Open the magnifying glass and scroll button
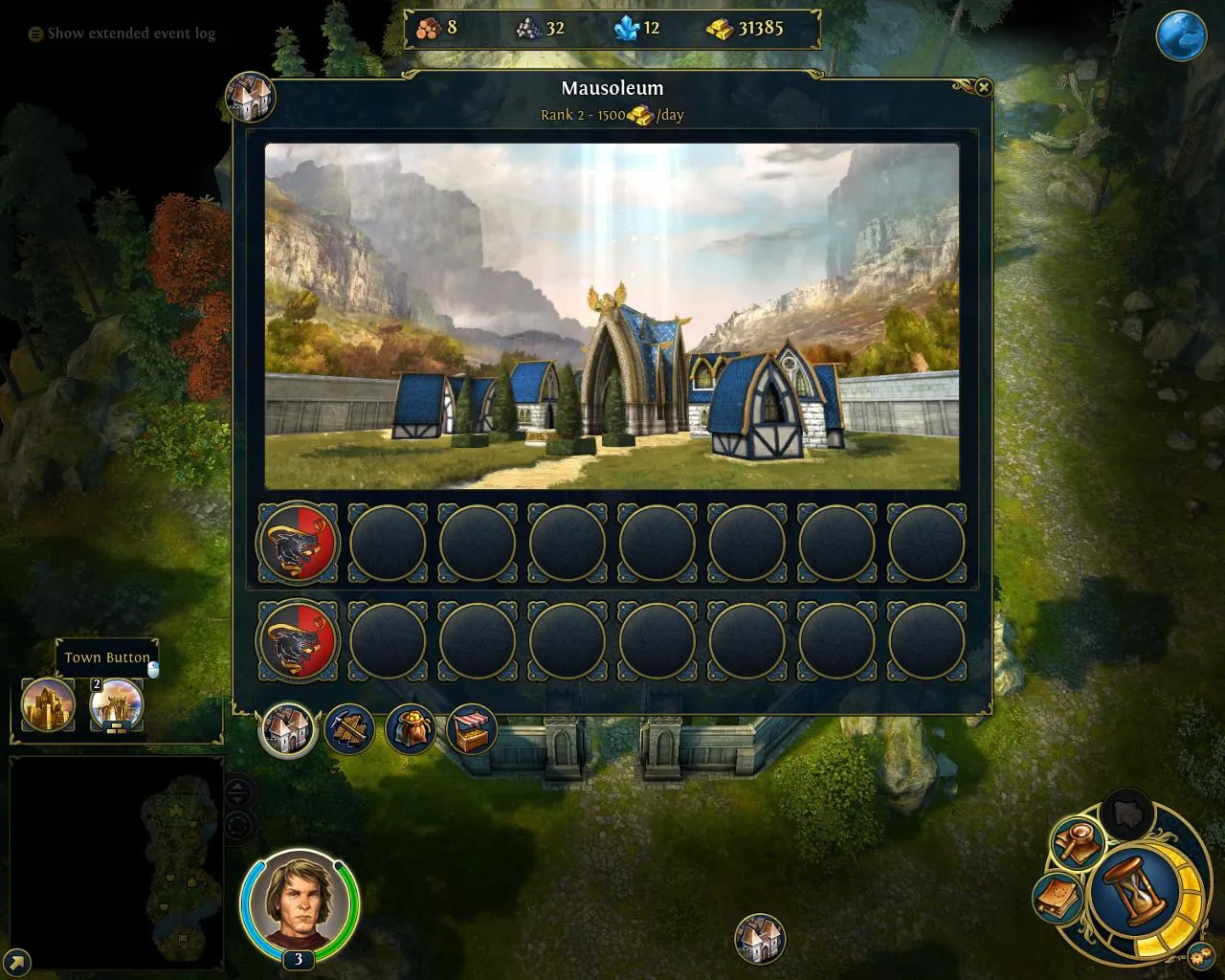 (1079, 843)
